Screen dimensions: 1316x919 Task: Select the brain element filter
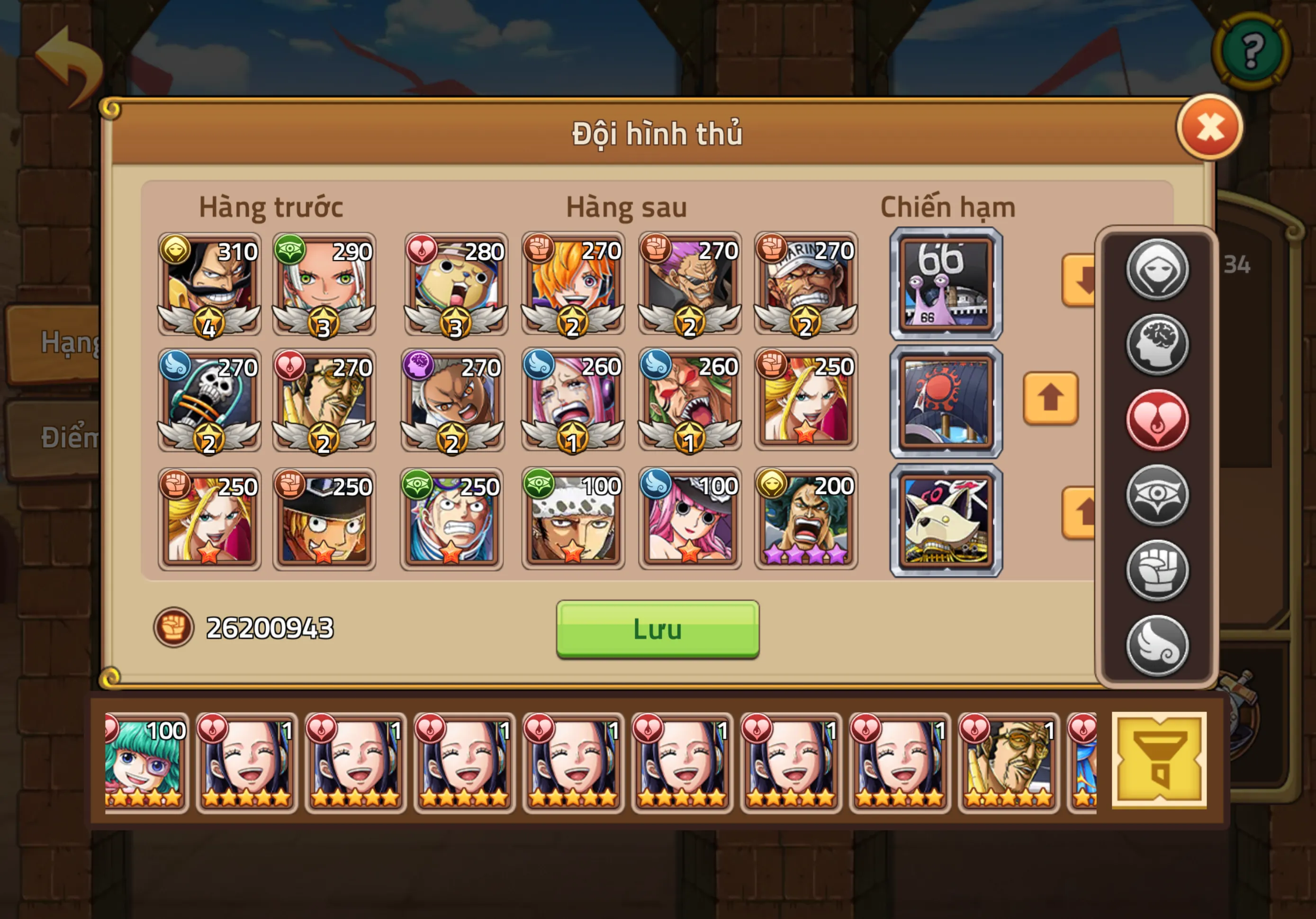tap(1158, 346)
